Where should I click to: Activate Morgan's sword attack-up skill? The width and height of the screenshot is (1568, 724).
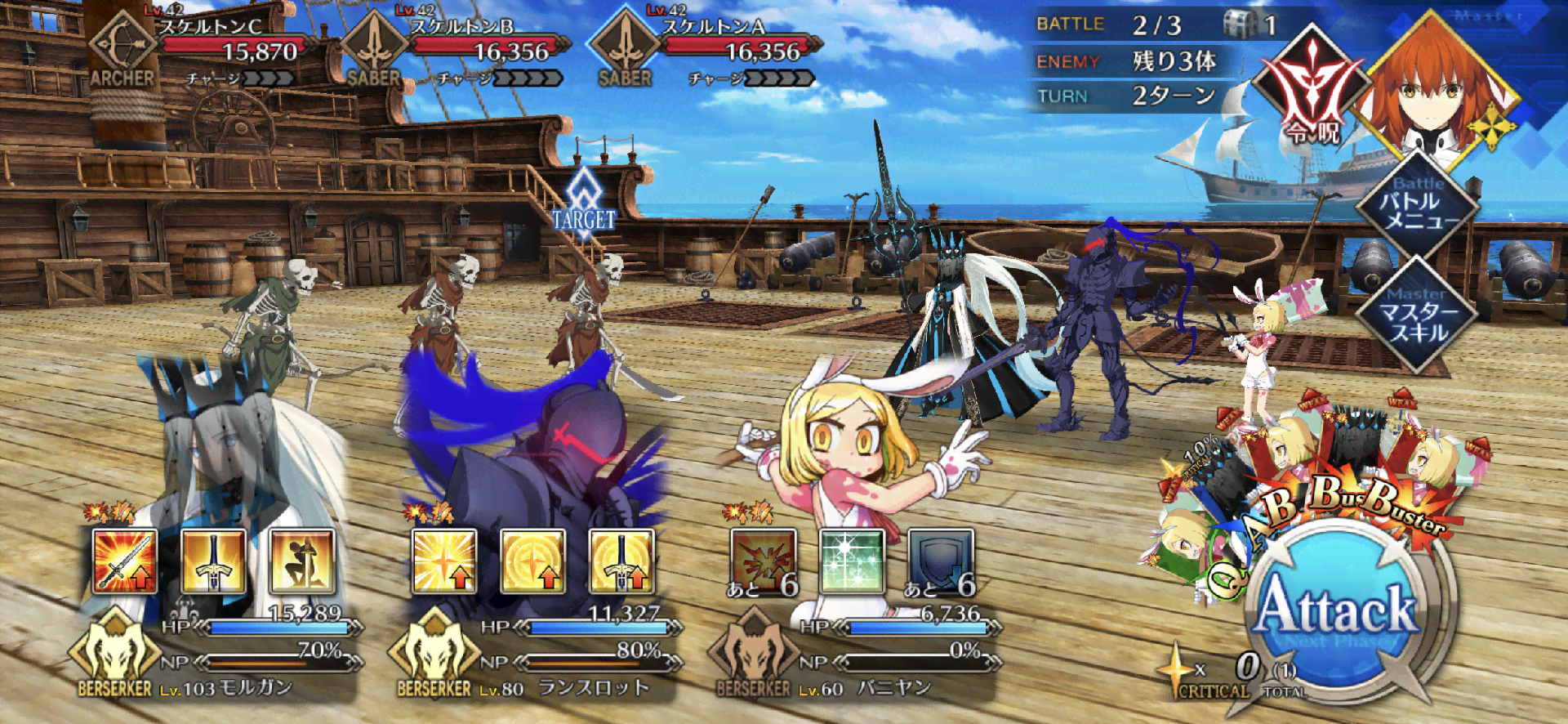124,561
